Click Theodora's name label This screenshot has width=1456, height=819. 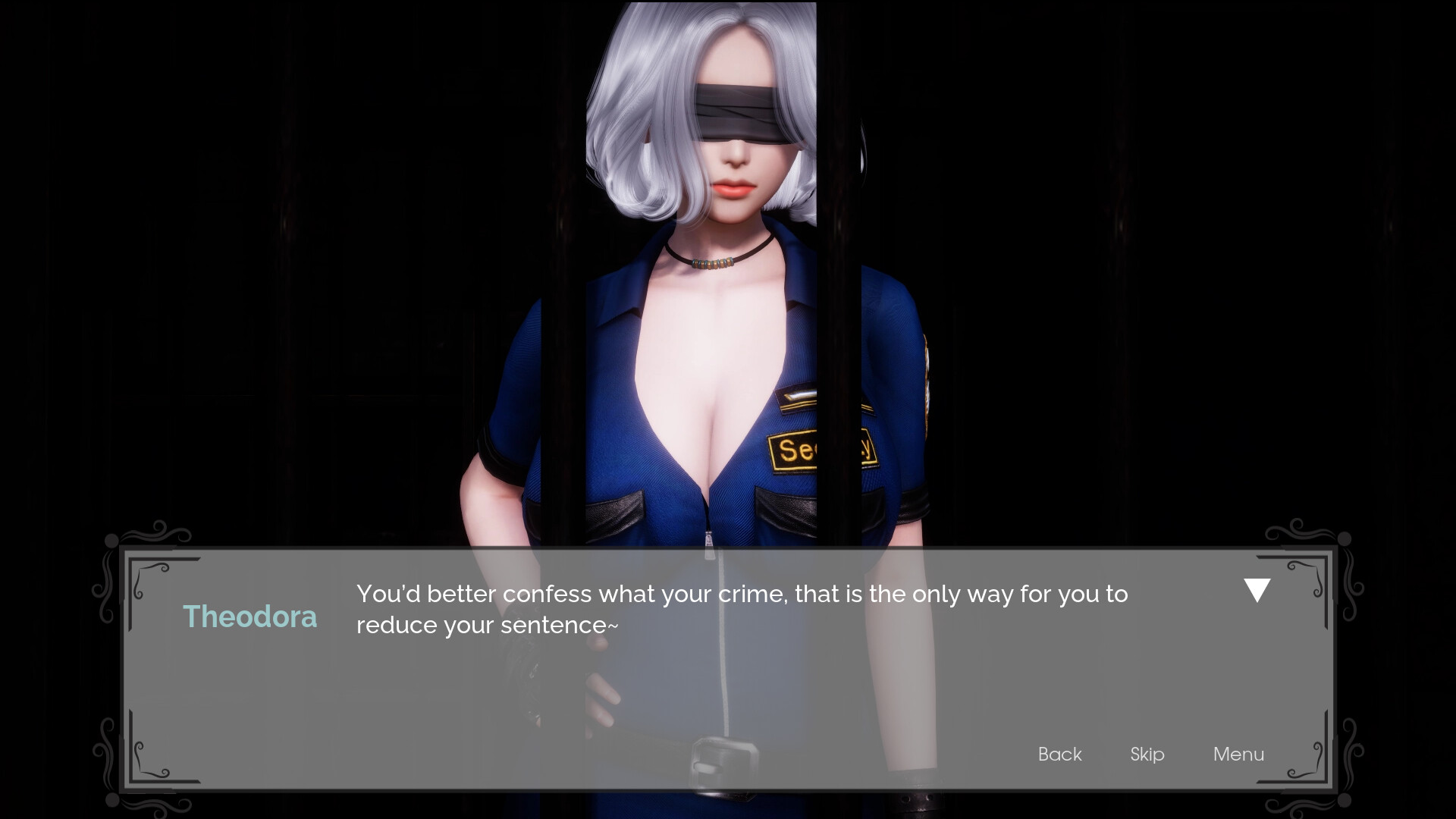pyautogui.click(x=251, y=616)
